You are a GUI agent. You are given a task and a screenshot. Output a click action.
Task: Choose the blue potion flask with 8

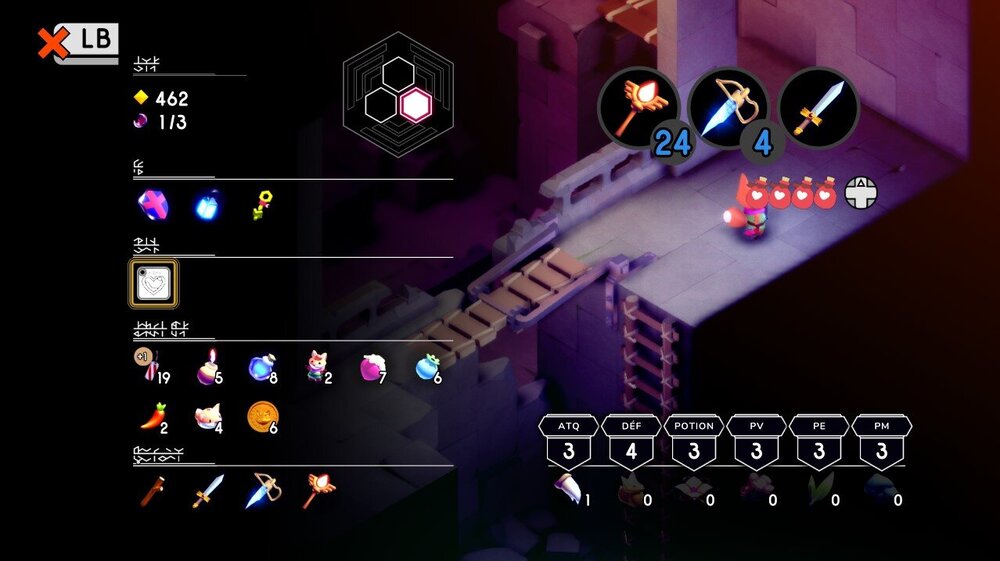pyautogui.click(x=262, y=369)
